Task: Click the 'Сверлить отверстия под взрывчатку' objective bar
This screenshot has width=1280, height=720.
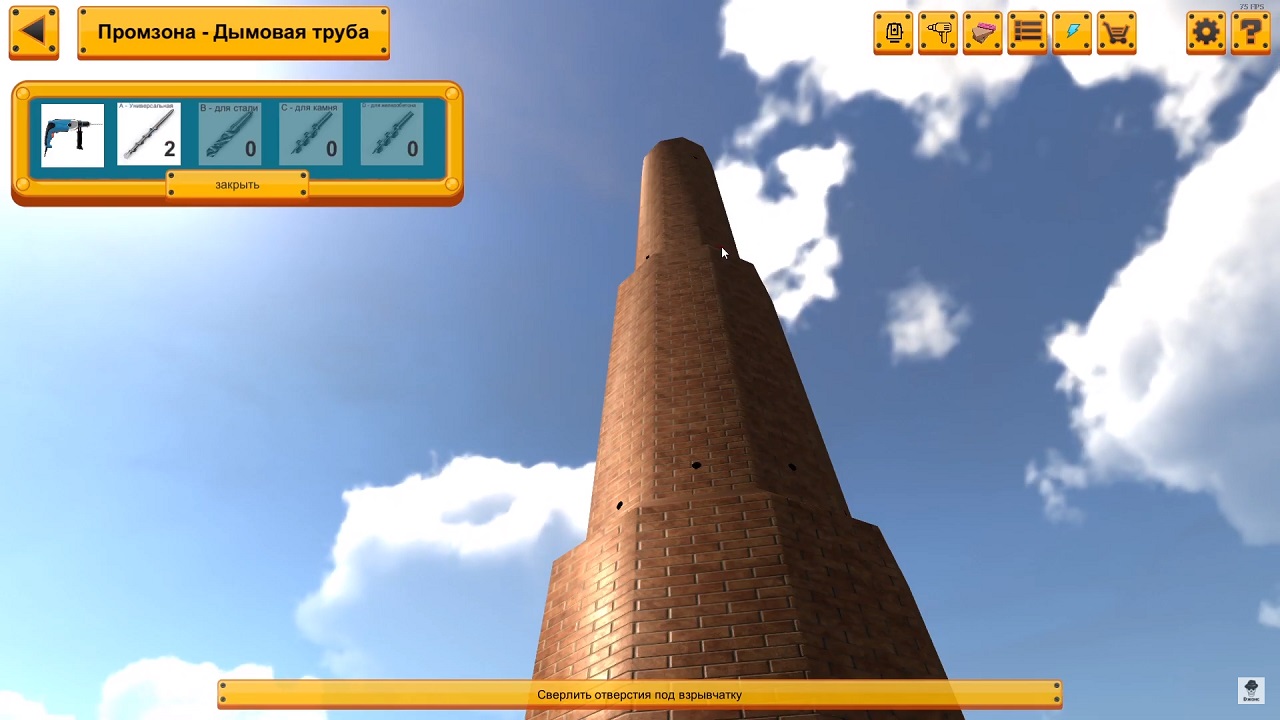Action: tap(640, 695)
